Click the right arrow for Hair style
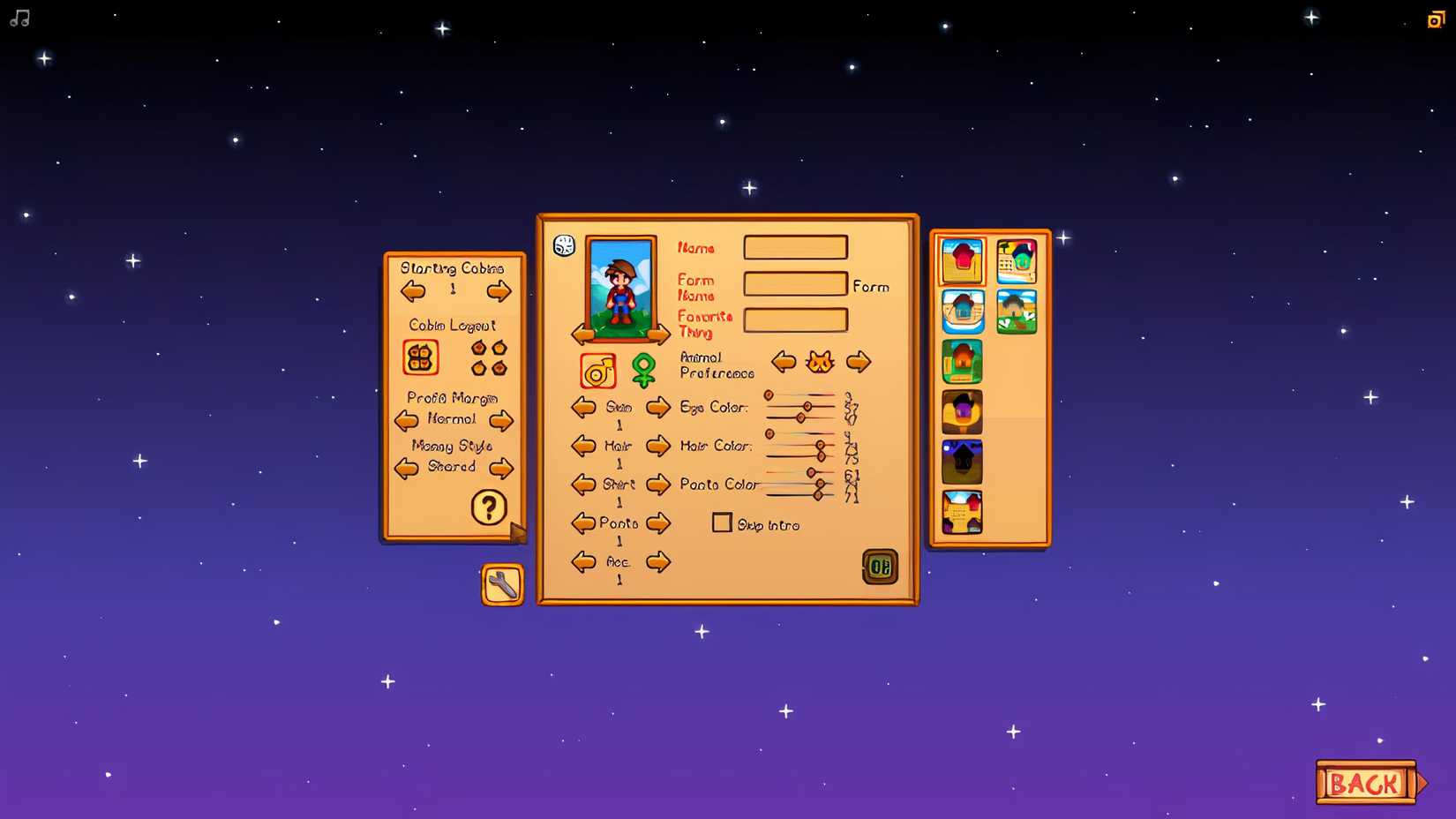Screen dimensions: 1456x819 (658, 447)
